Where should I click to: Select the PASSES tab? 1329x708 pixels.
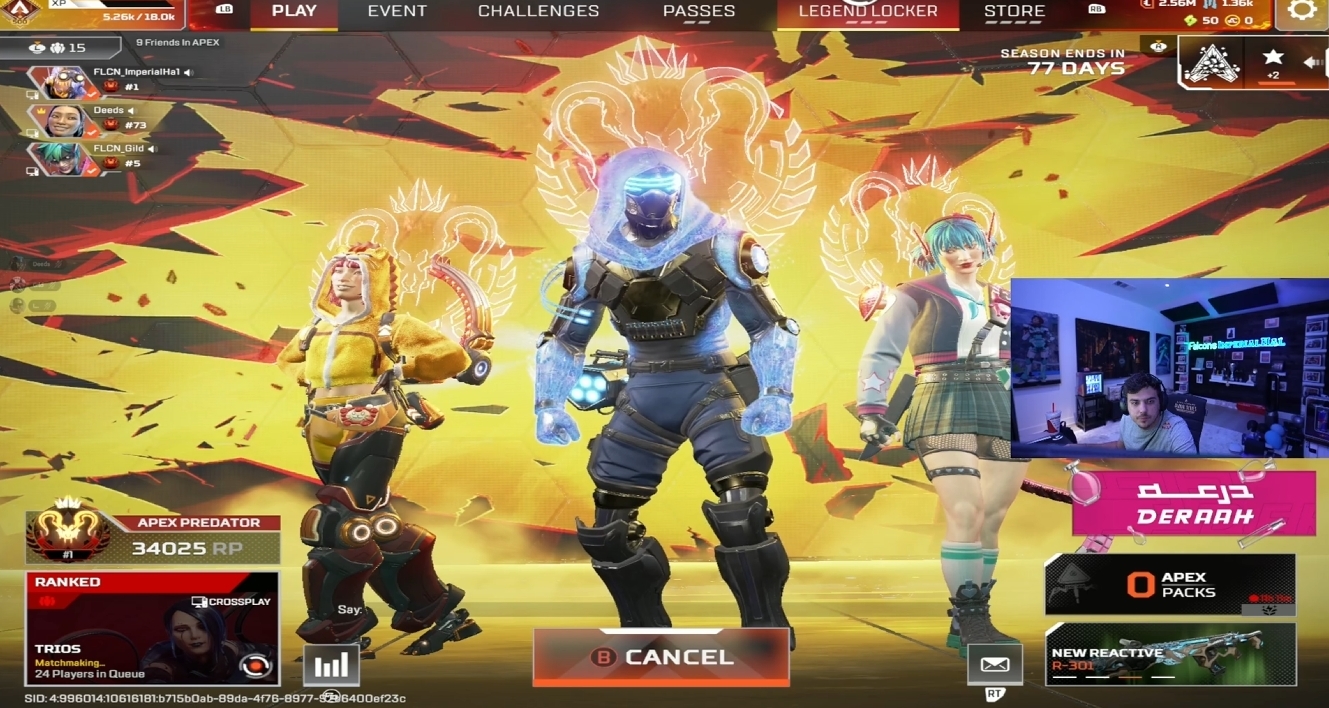699,12
